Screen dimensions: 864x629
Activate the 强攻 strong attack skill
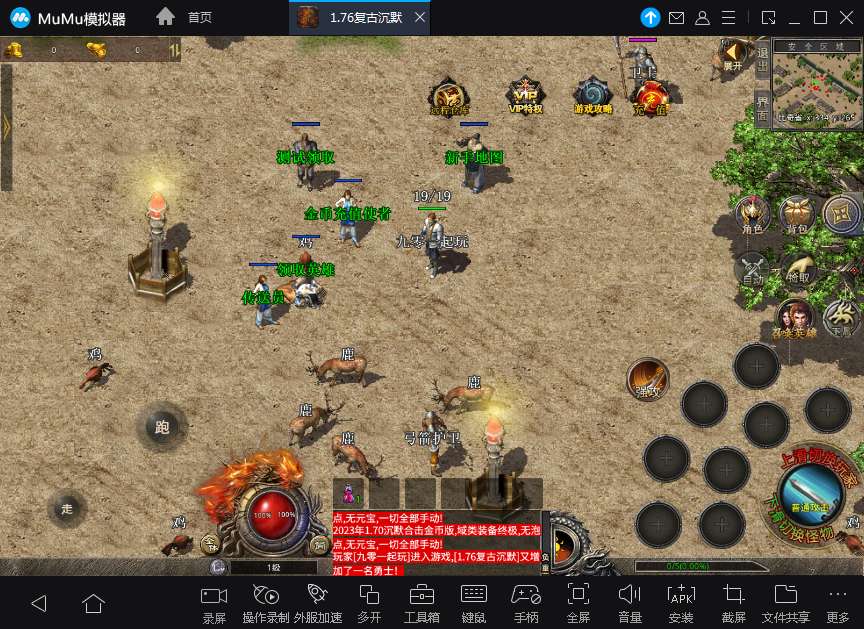647,378
